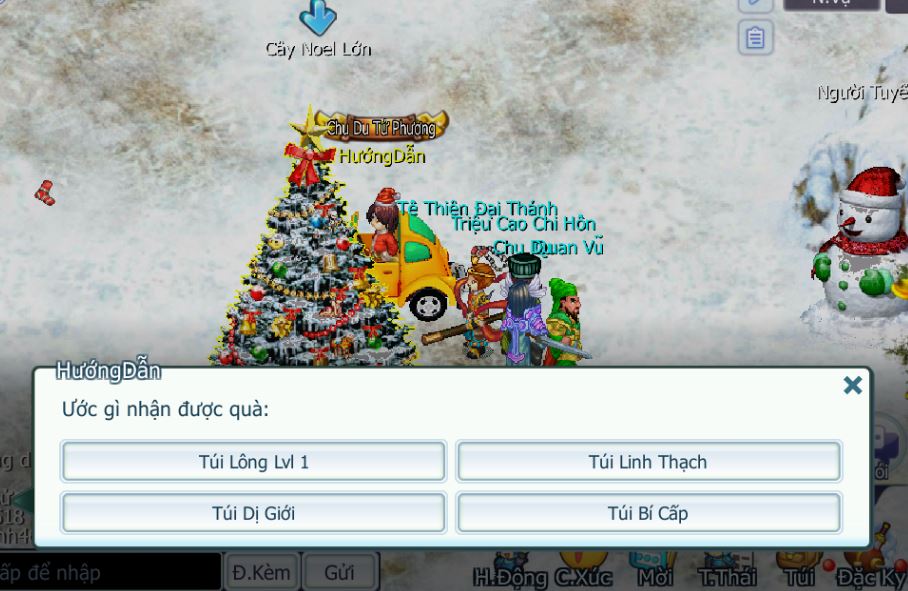
Task: Close the HướngDẫn dialogue window
Action: pyautogui.click(x=852, y=385)
